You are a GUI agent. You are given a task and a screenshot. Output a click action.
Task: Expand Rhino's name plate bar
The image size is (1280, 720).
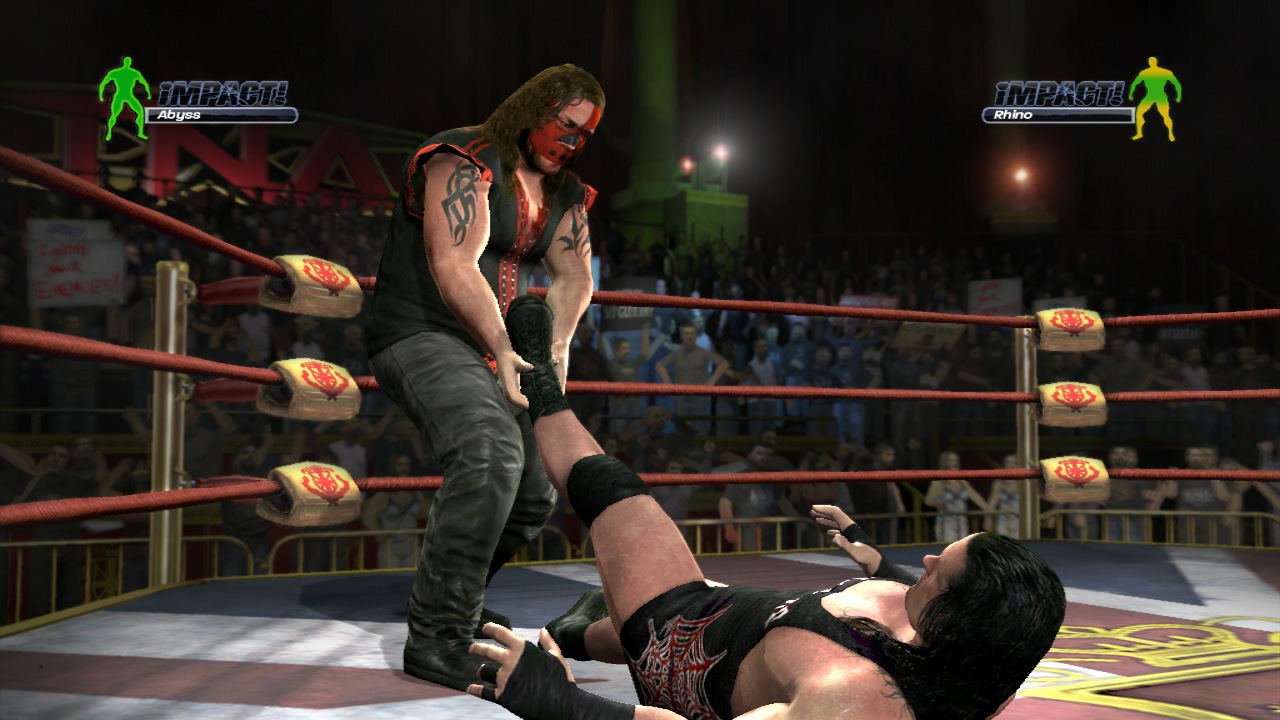click(x=1058, y=115)
